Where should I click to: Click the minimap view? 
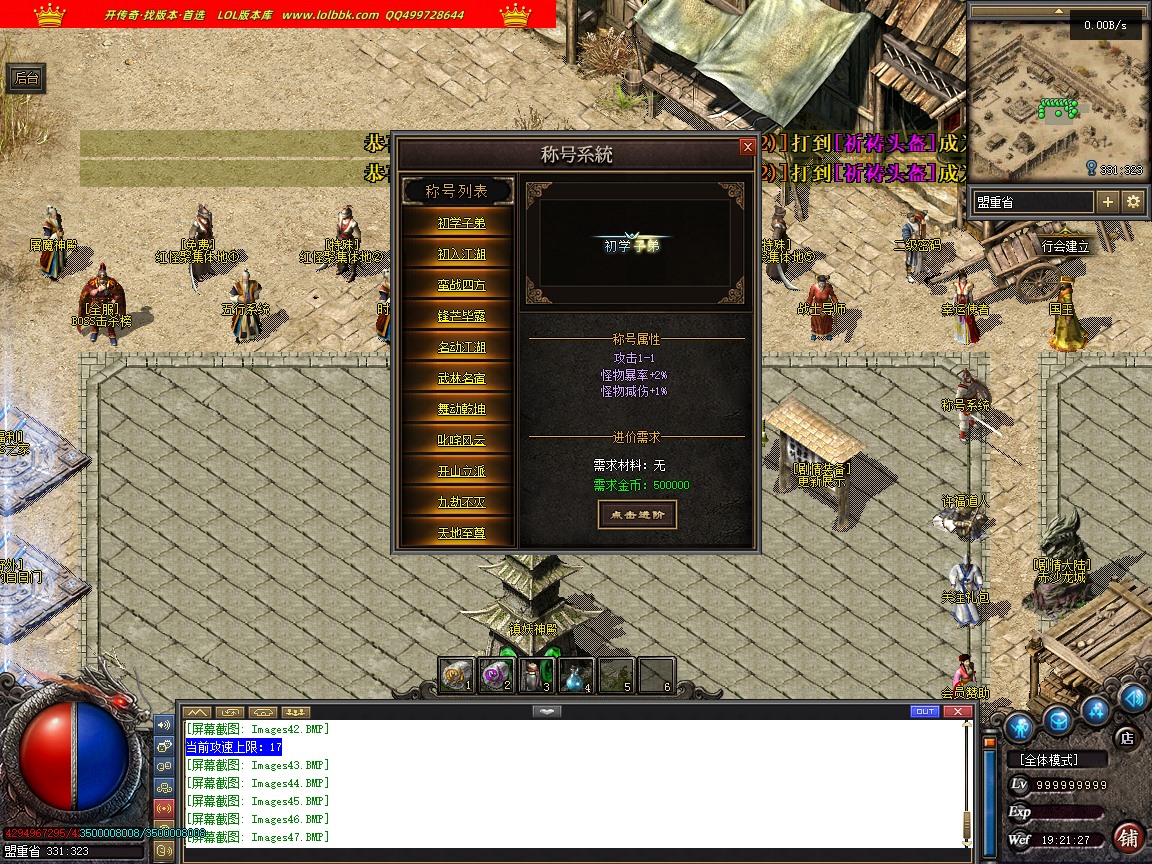pyautogui.click(x=1058, y=98)
